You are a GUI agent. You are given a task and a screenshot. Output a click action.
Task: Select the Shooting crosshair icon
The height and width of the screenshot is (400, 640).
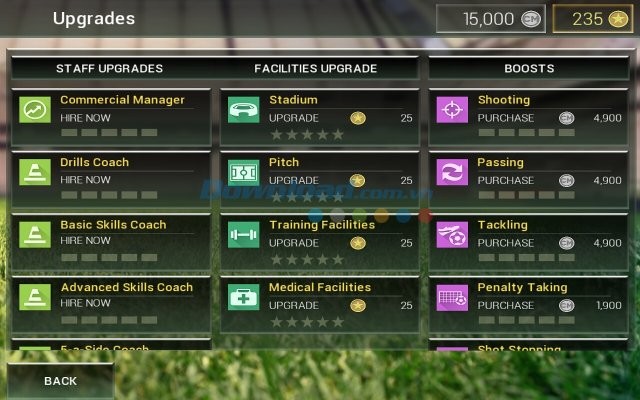(452, 109)
